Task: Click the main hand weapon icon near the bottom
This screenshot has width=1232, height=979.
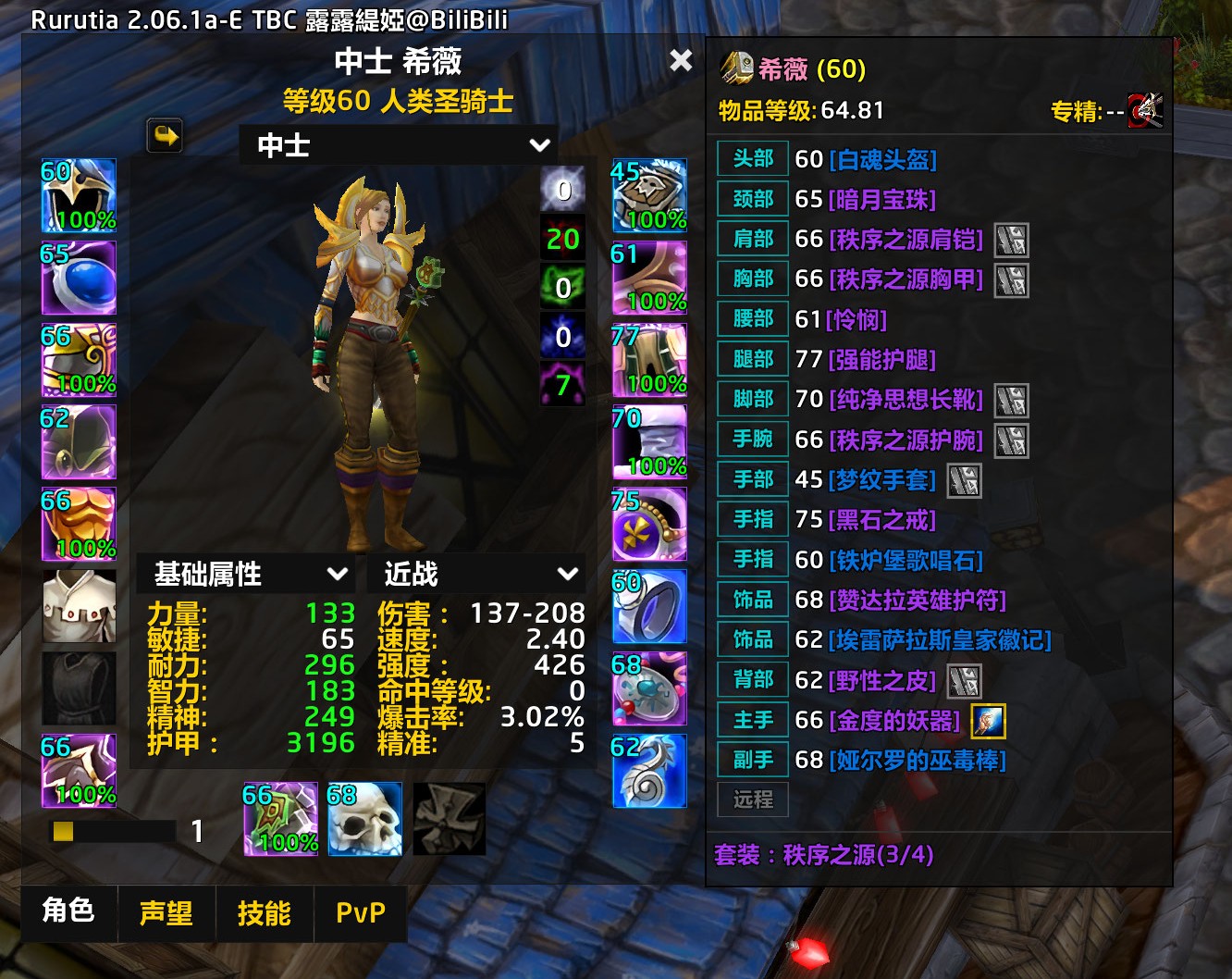Action: pyautogui.click(x=279, y=819)
